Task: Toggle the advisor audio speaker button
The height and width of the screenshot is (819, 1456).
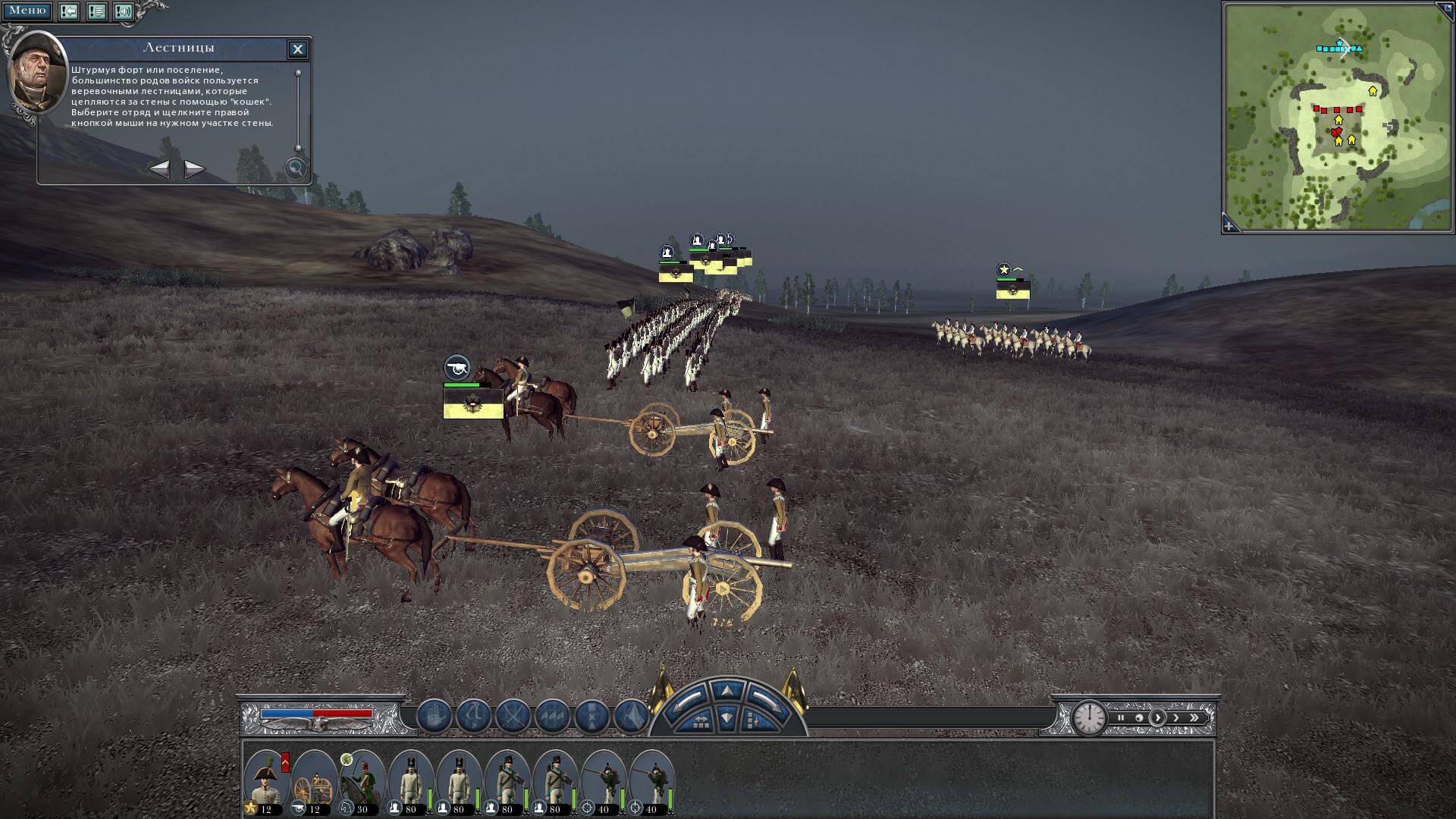Action: pyautogui.click(x=124, y=11)
